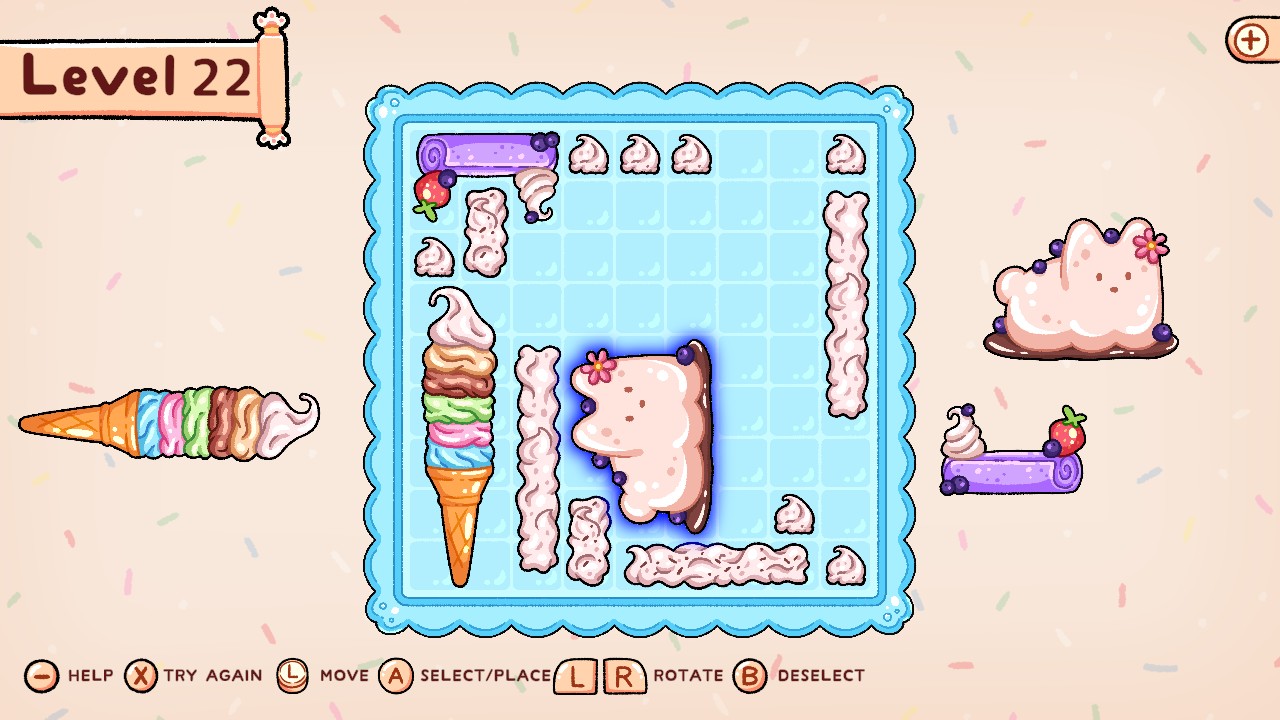Open Help using the minus button
The width and height of the screenshot is (1280, 720).
point(40,676)
